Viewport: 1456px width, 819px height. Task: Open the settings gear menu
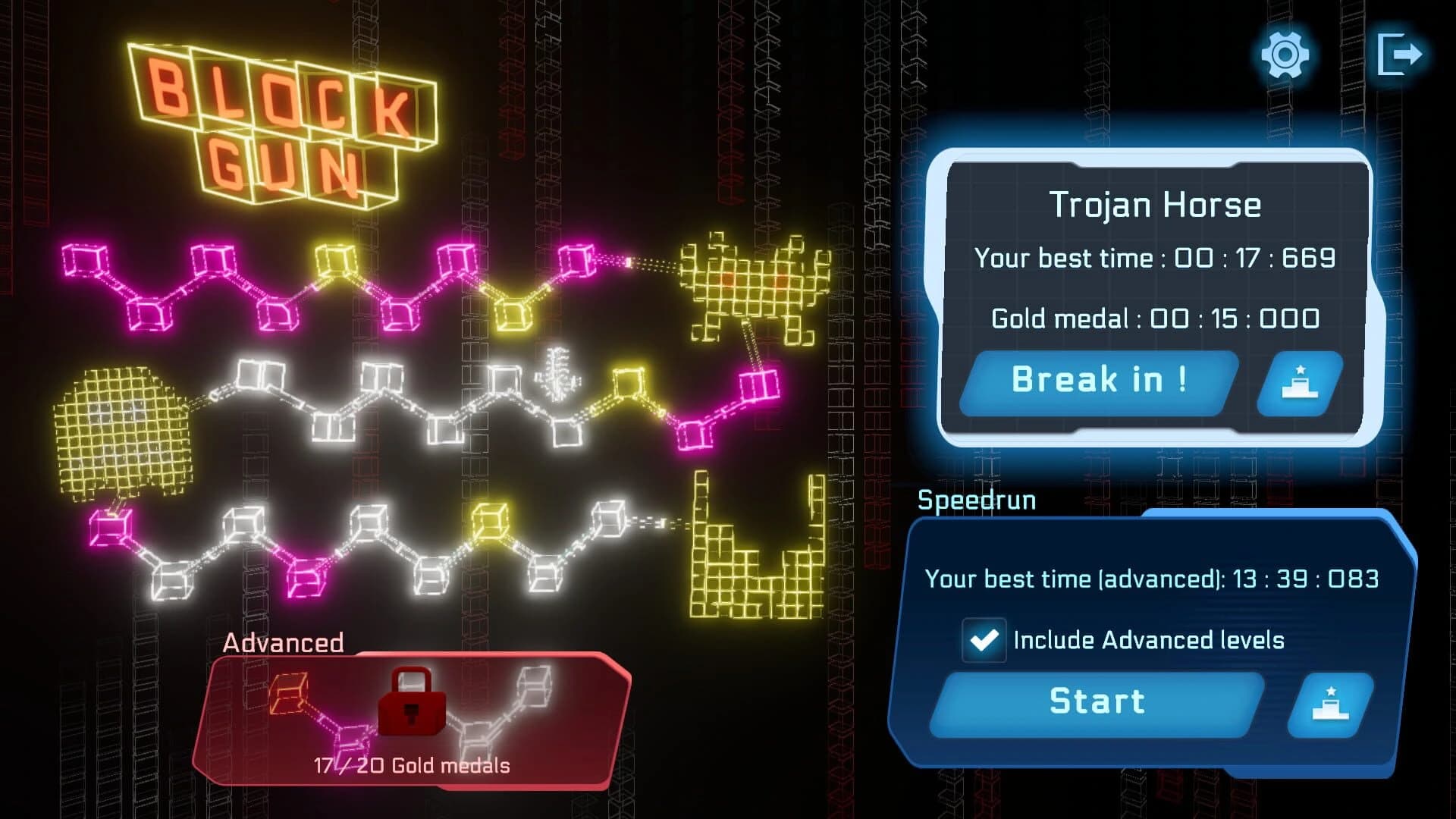pos(1286,55)
